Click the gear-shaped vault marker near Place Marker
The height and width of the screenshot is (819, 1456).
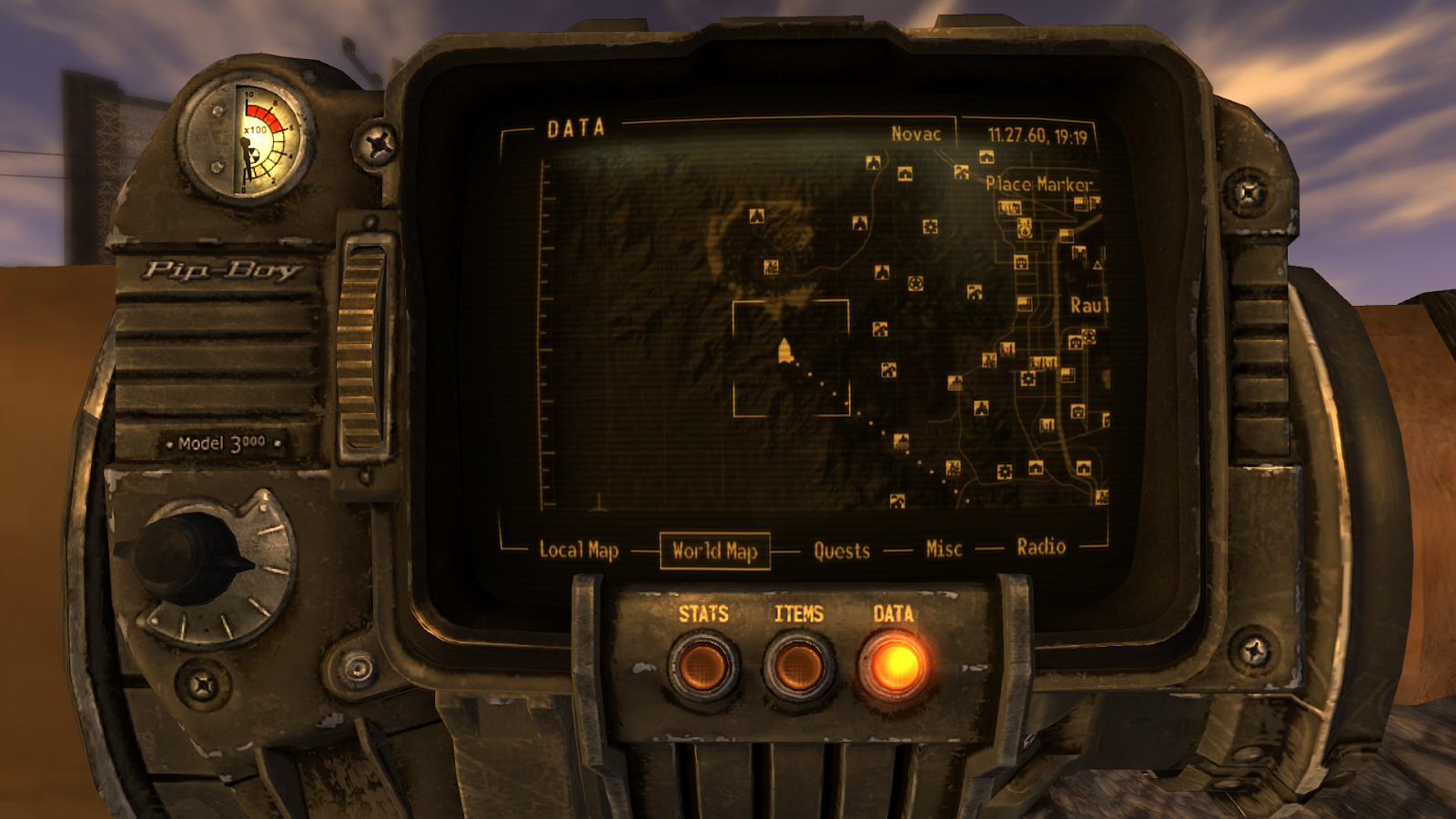tap(929, 227)
